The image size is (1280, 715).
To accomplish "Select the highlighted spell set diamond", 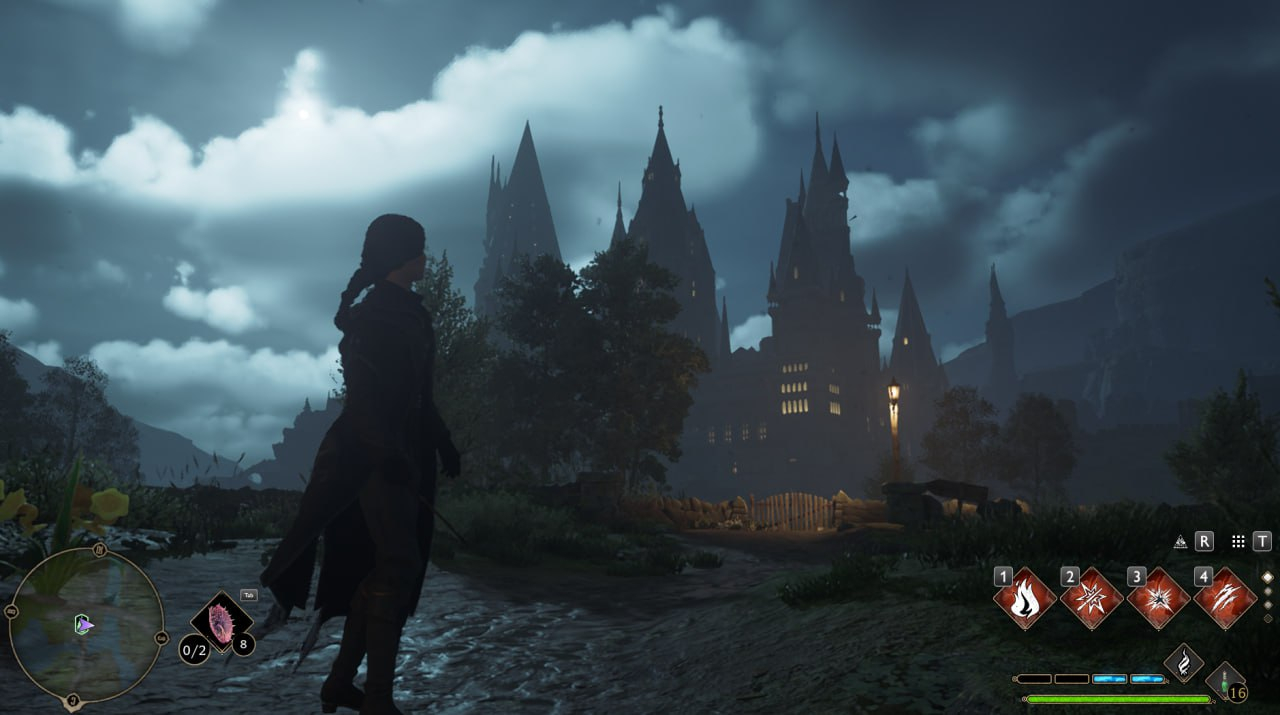I will pyautogui.click(x=1267, y=577).
